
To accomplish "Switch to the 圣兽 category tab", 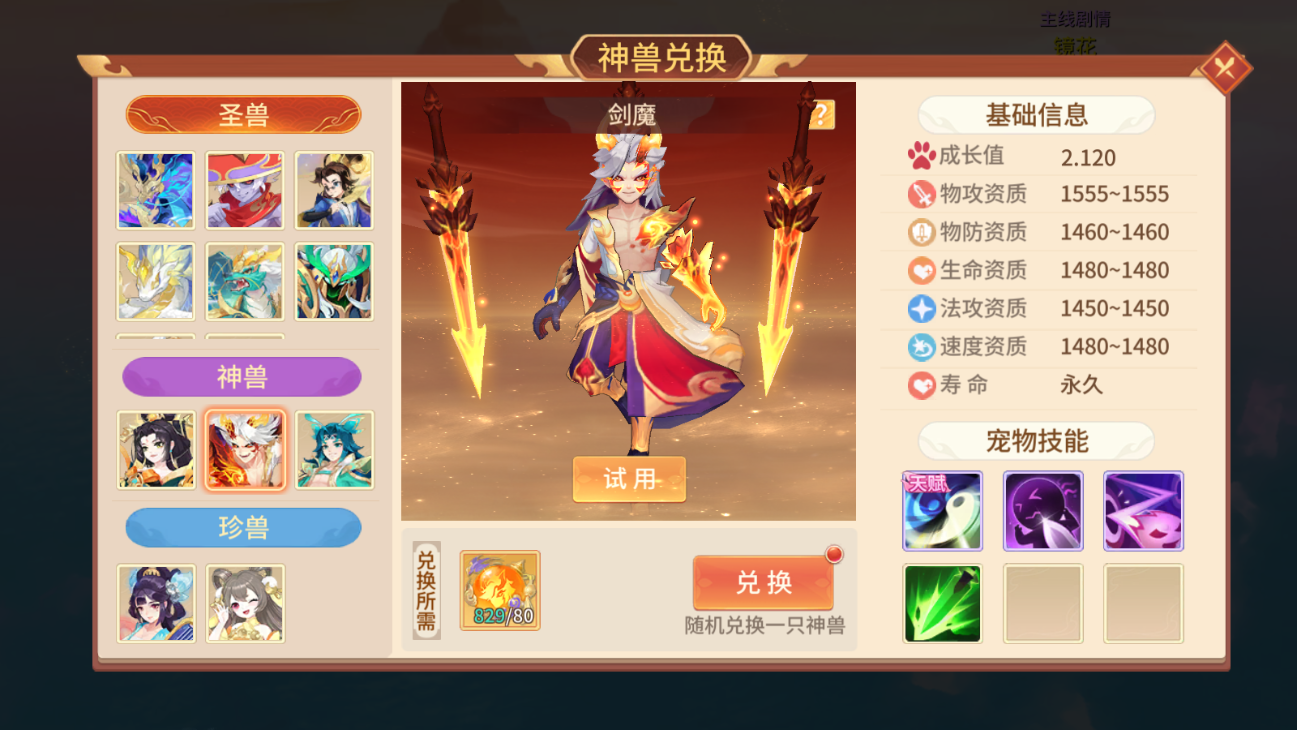I will (243, 114).
